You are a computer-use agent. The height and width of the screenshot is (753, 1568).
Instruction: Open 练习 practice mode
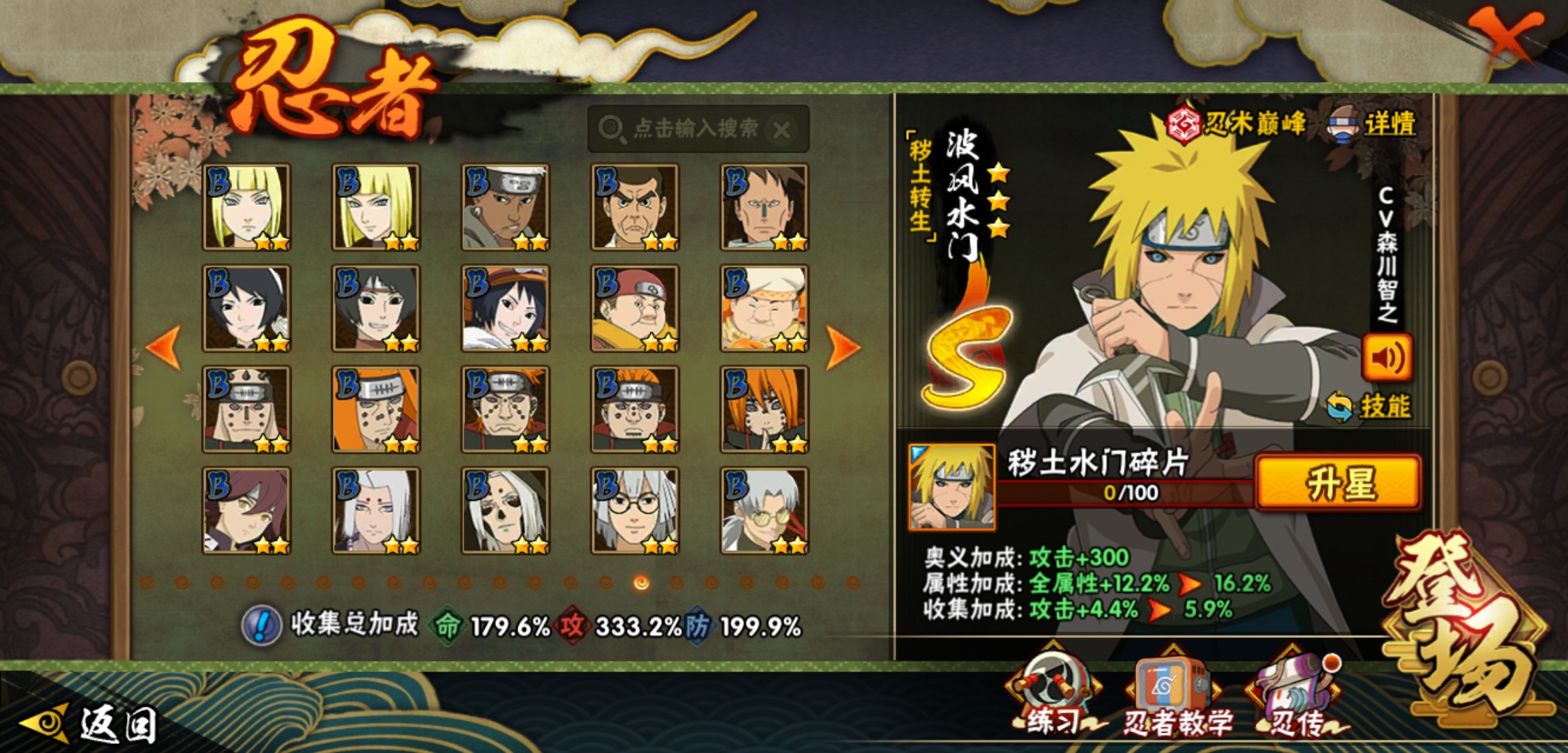click(x=1053, y=694)
